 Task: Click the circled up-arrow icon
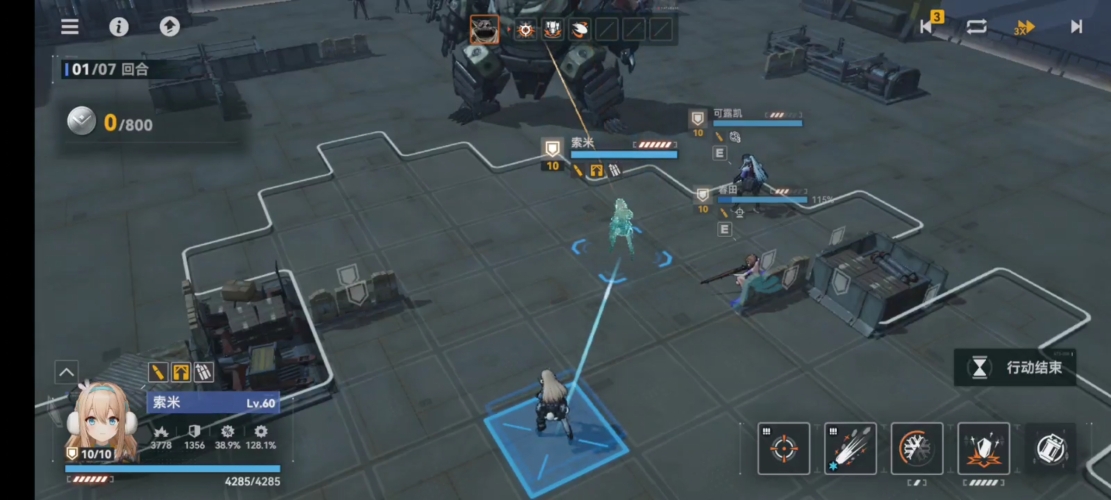coord(169,27)
